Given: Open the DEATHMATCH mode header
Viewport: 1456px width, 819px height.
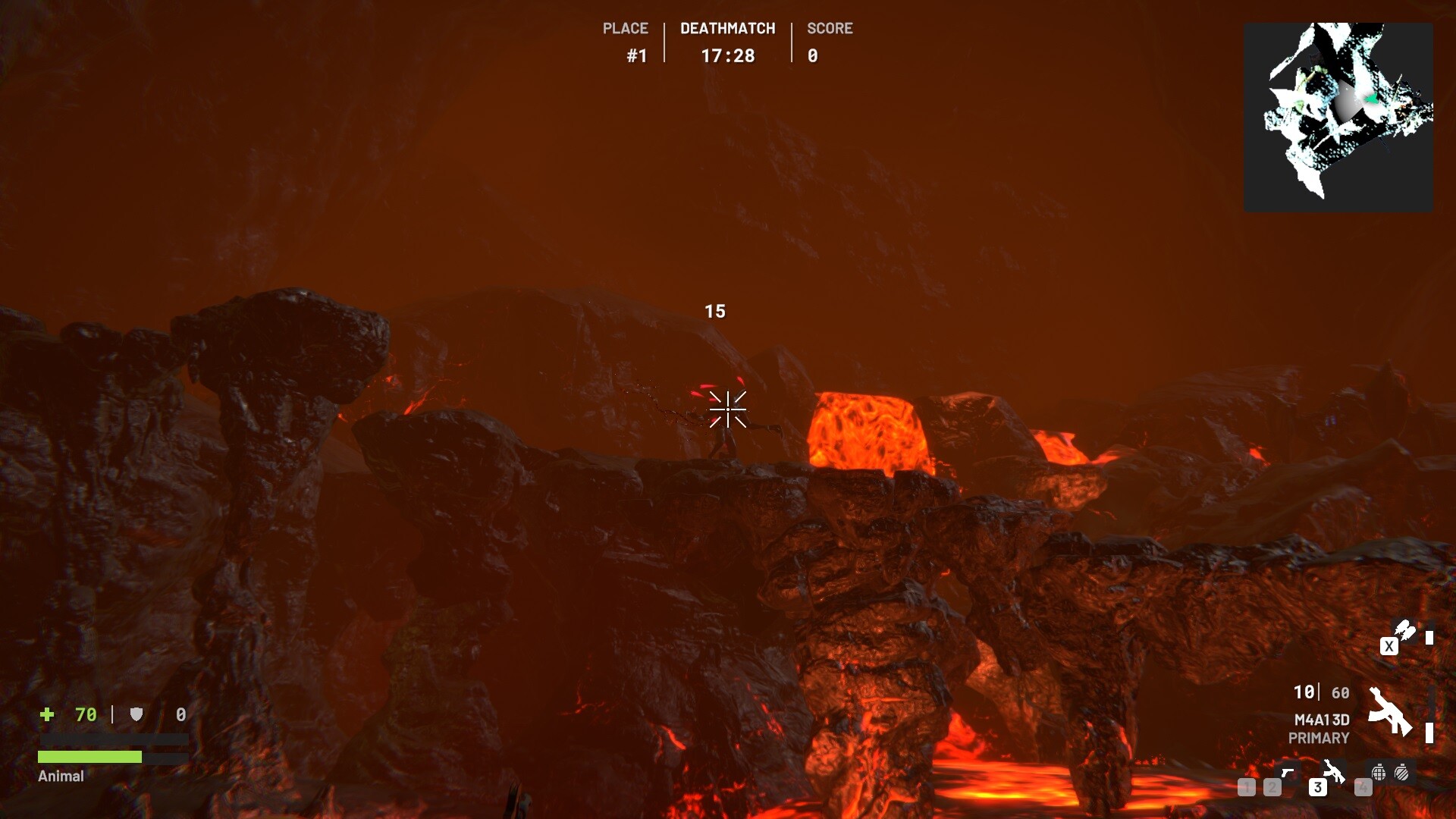Looking at the screenshot, I should (x=727, y=28).
